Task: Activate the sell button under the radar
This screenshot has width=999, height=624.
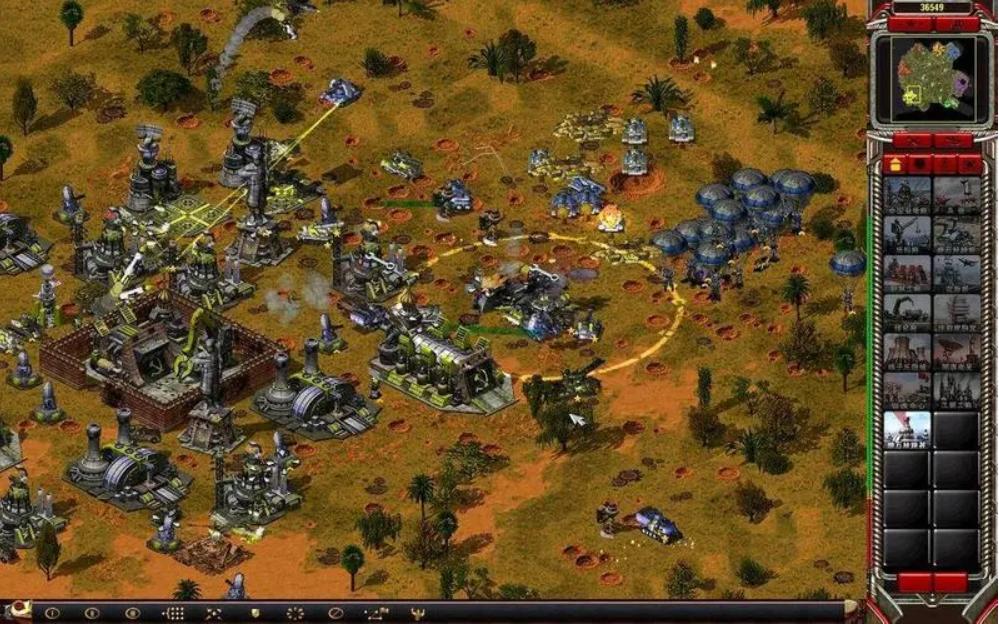Action: (952, 141)
